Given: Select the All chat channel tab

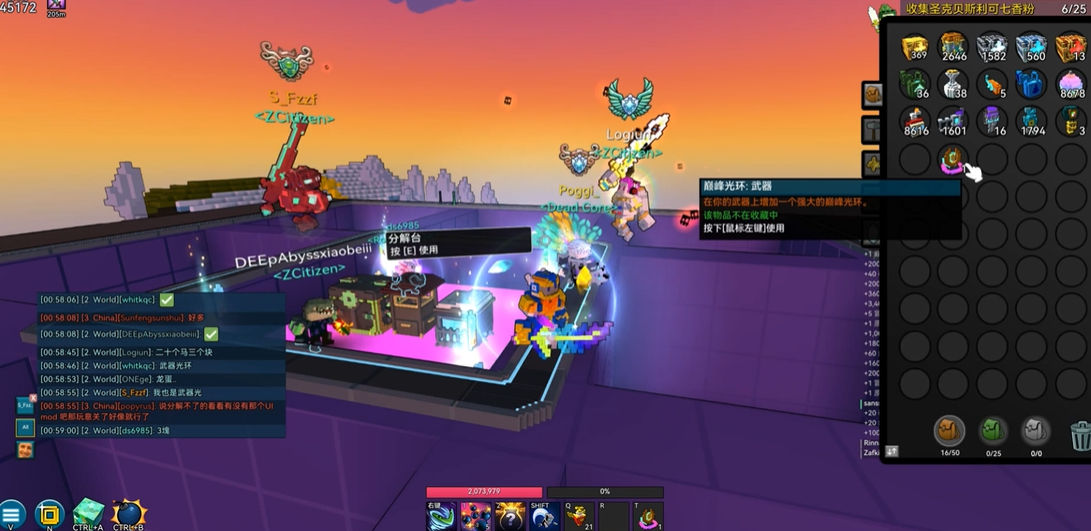Looking at the screenshot, I should pyautogui.click(x=25, y=428).
